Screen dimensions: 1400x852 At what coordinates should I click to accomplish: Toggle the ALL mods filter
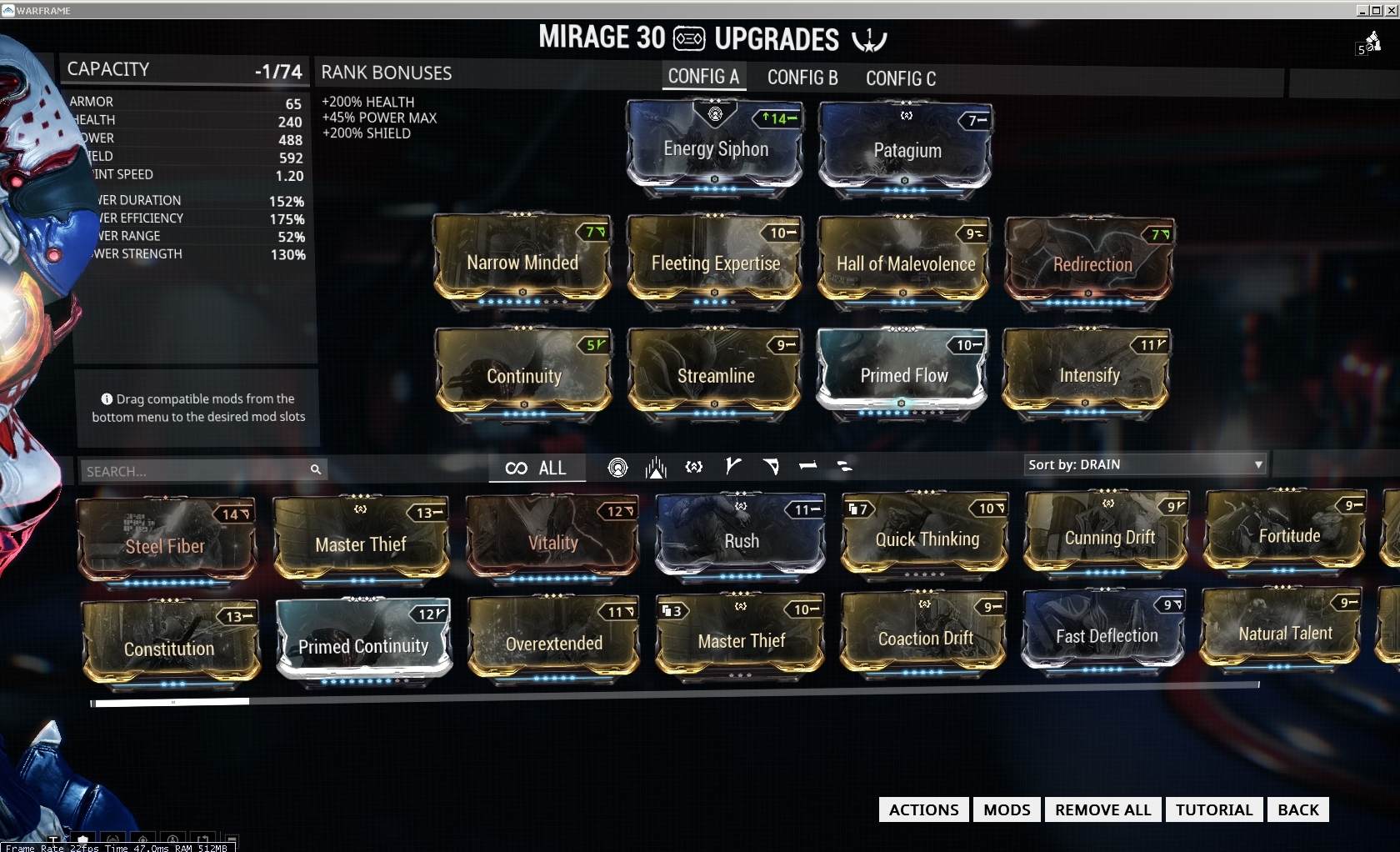pyautogui.click(x=551, y=468)
